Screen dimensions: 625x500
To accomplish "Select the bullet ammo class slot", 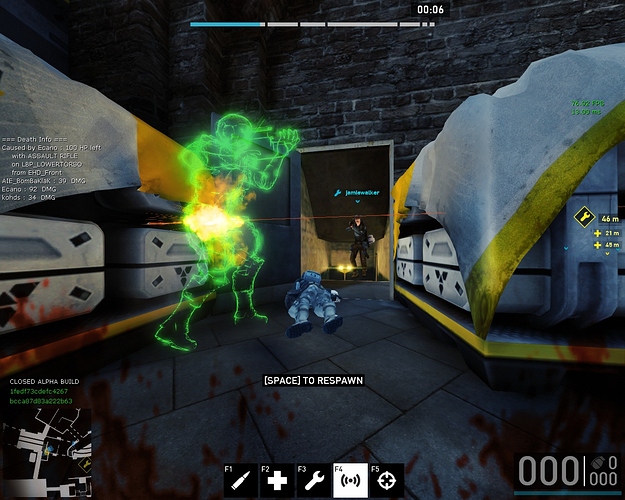I will point(242,481).
